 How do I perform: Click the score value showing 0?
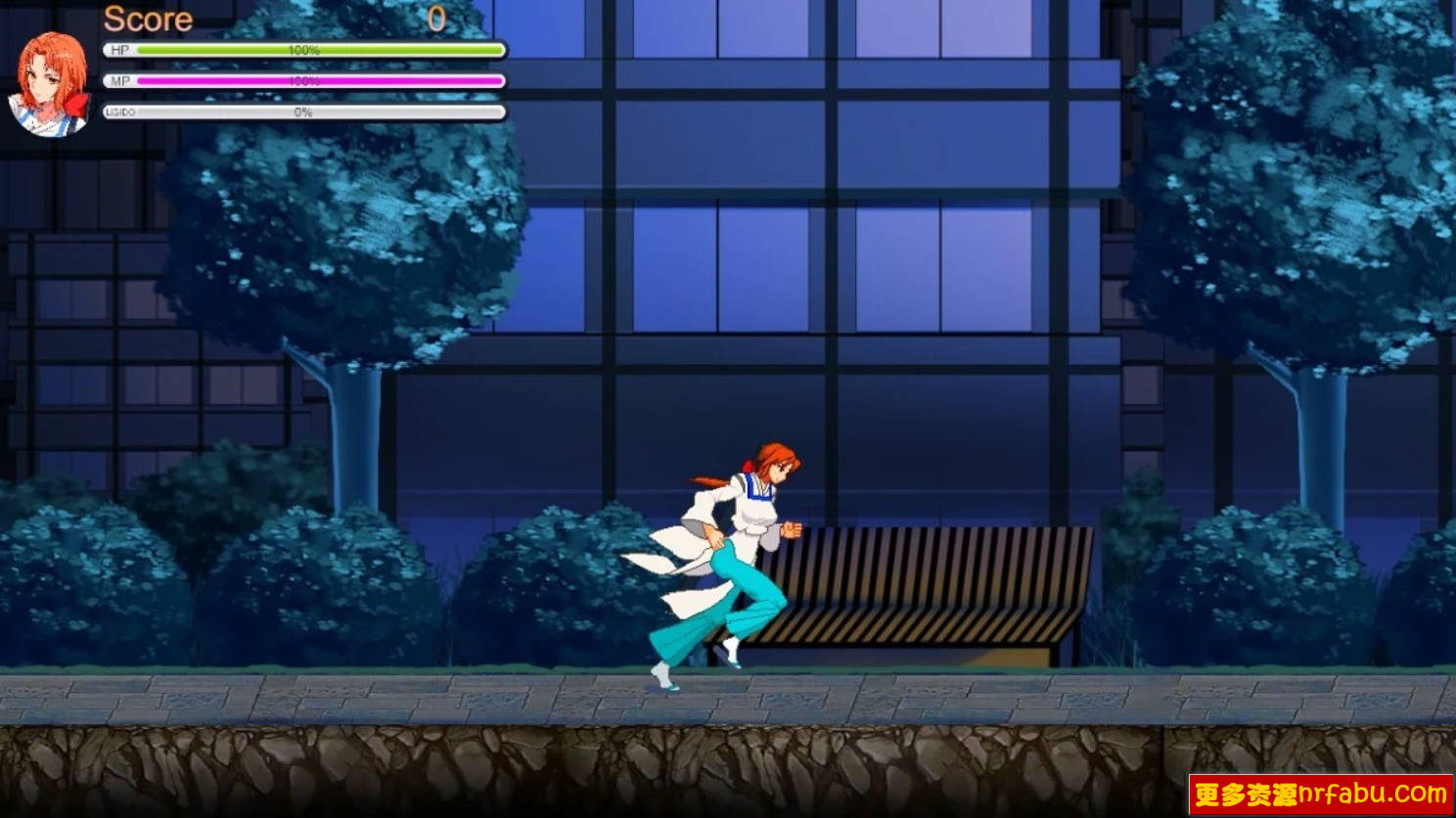pos(437,18)
